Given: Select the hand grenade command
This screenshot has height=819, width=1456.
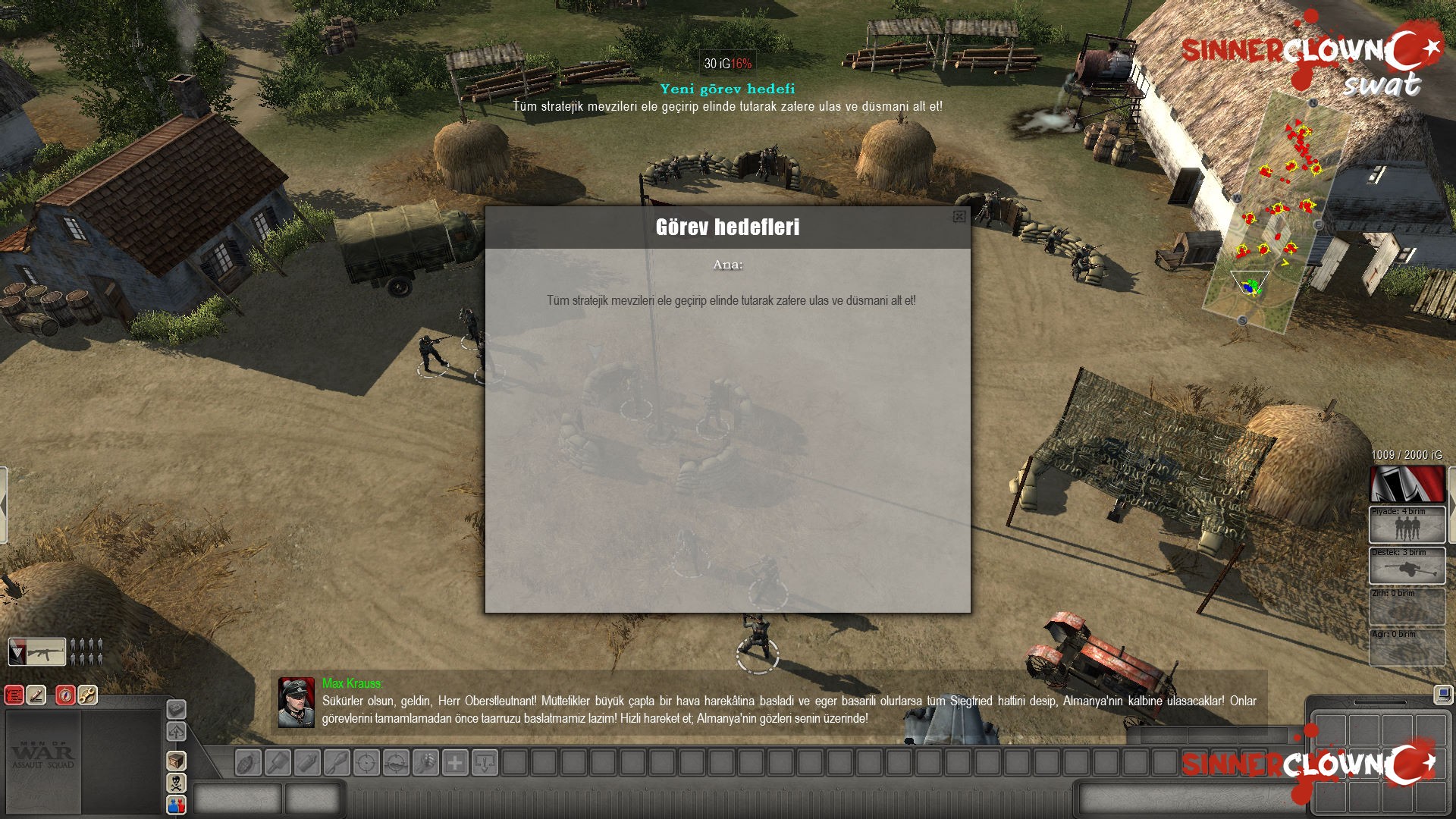Looking at the screenshot, I should pos(247,762).
